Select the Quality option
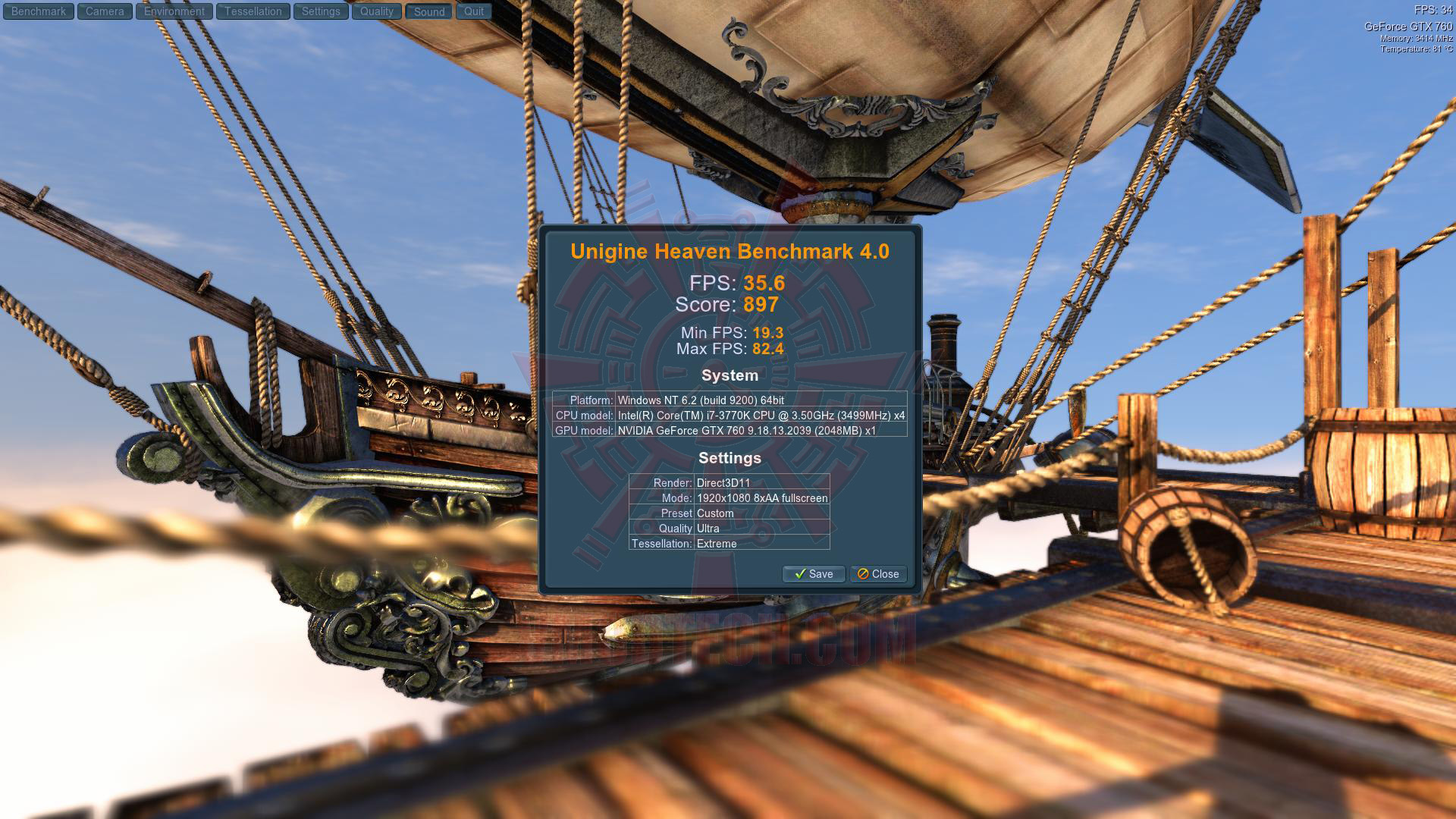This screenshot has width=1456, height=819. (x=377, y=11)
